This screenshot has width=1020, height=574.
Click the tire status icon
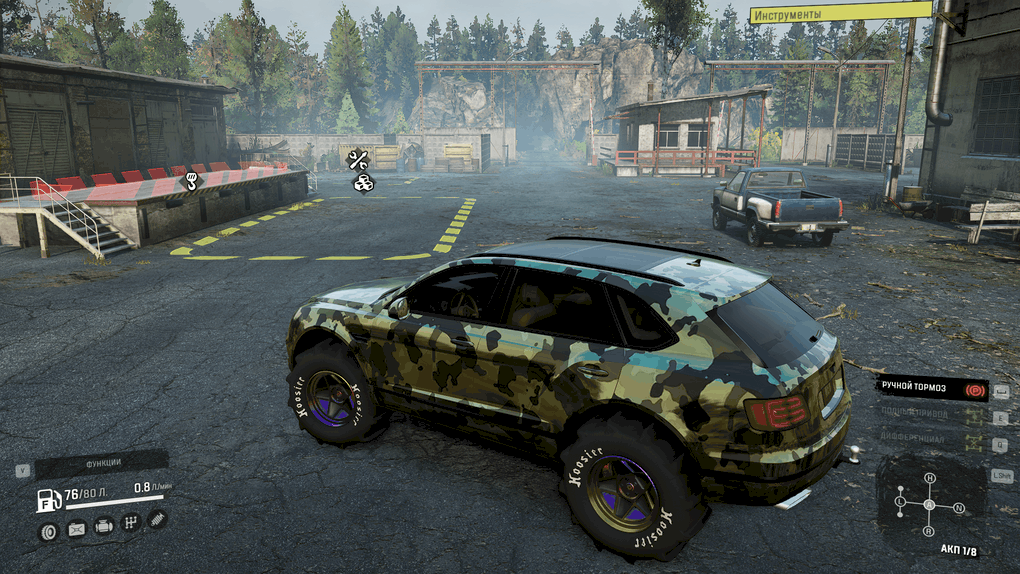pos(47,530)
